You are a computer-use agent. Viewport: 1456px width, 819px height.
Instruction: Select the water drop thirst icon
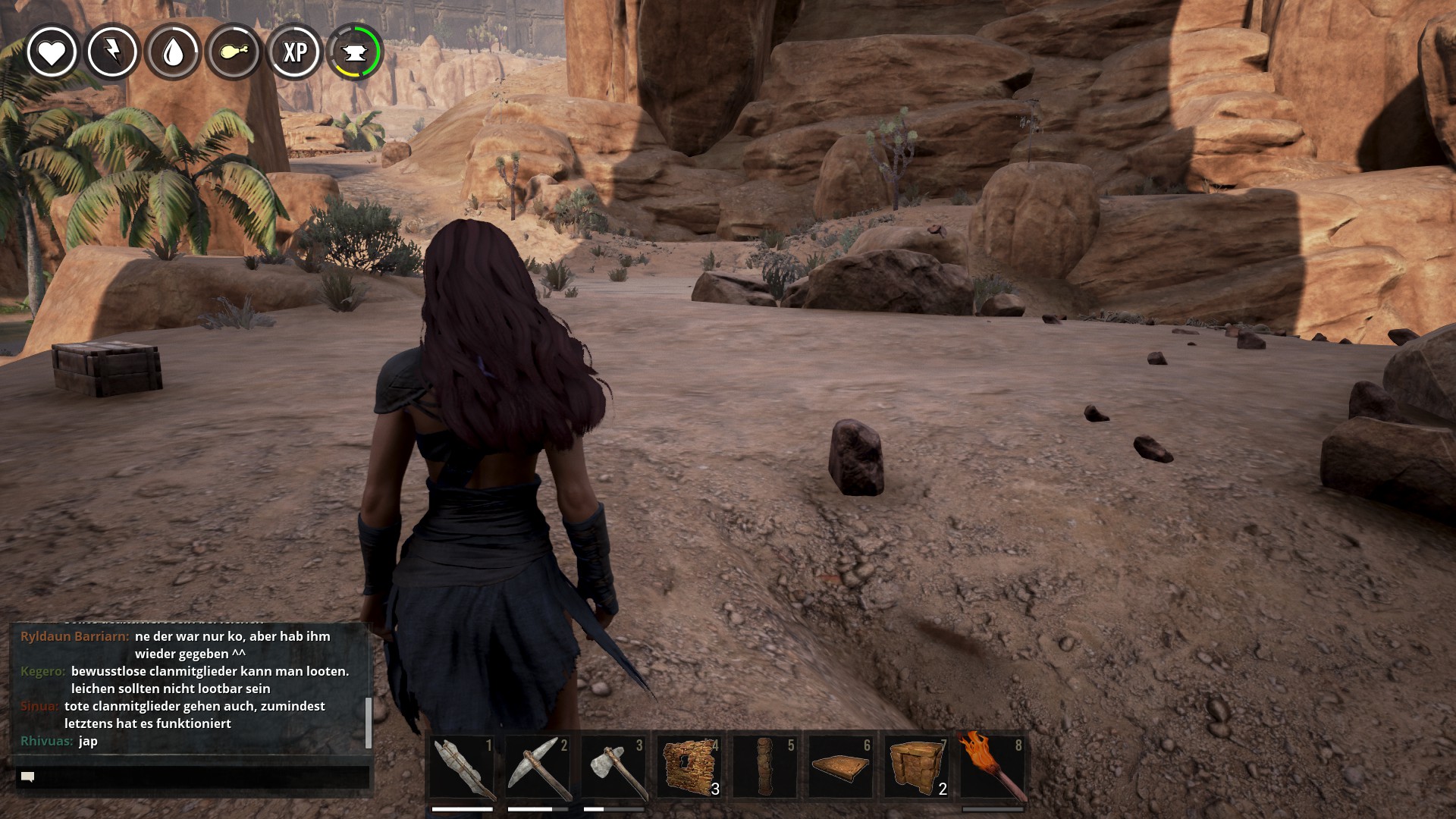pyautogui.click(x=173, y=52)
